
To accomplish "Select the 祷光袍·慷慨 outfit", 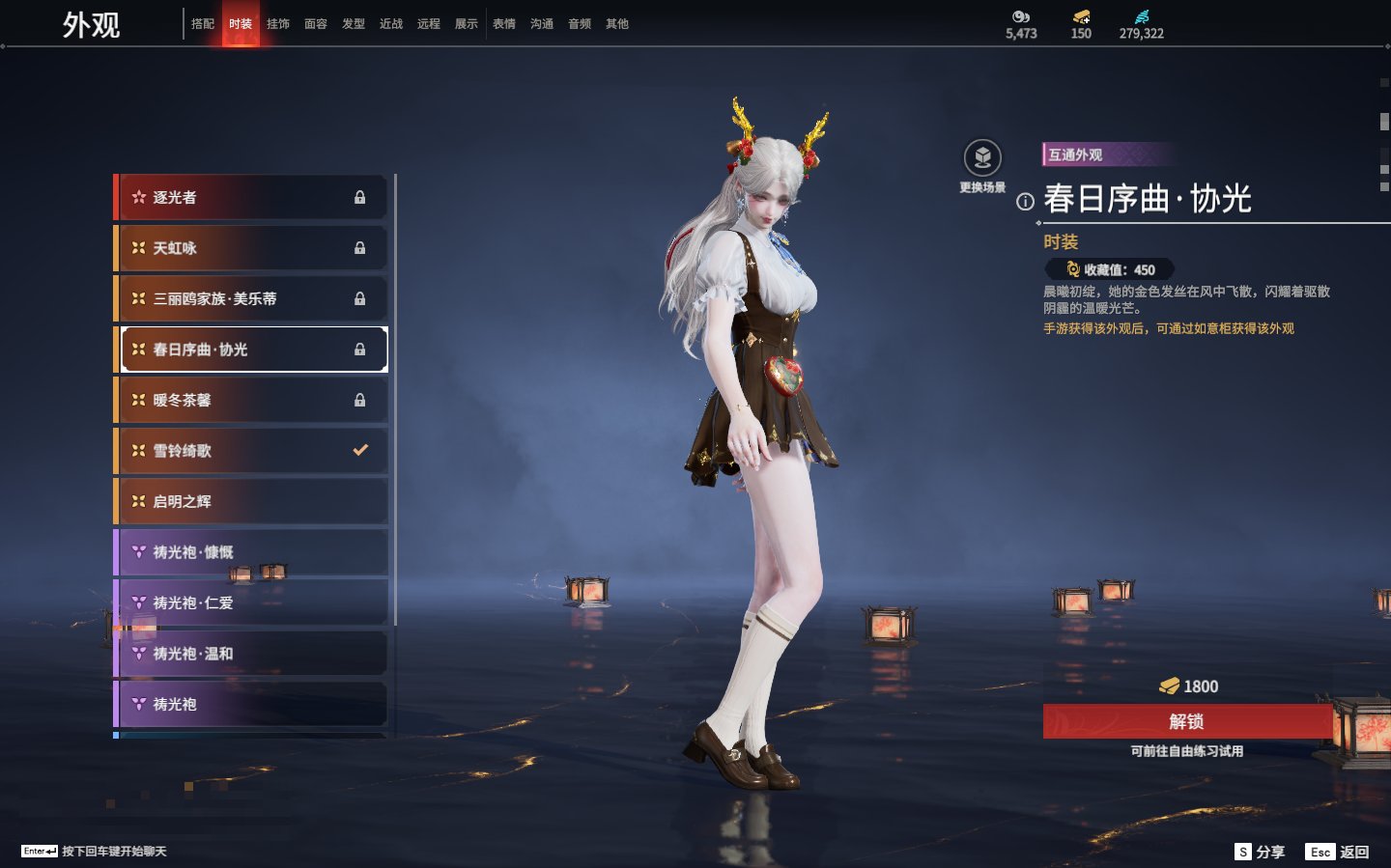I will click(251, 552).
